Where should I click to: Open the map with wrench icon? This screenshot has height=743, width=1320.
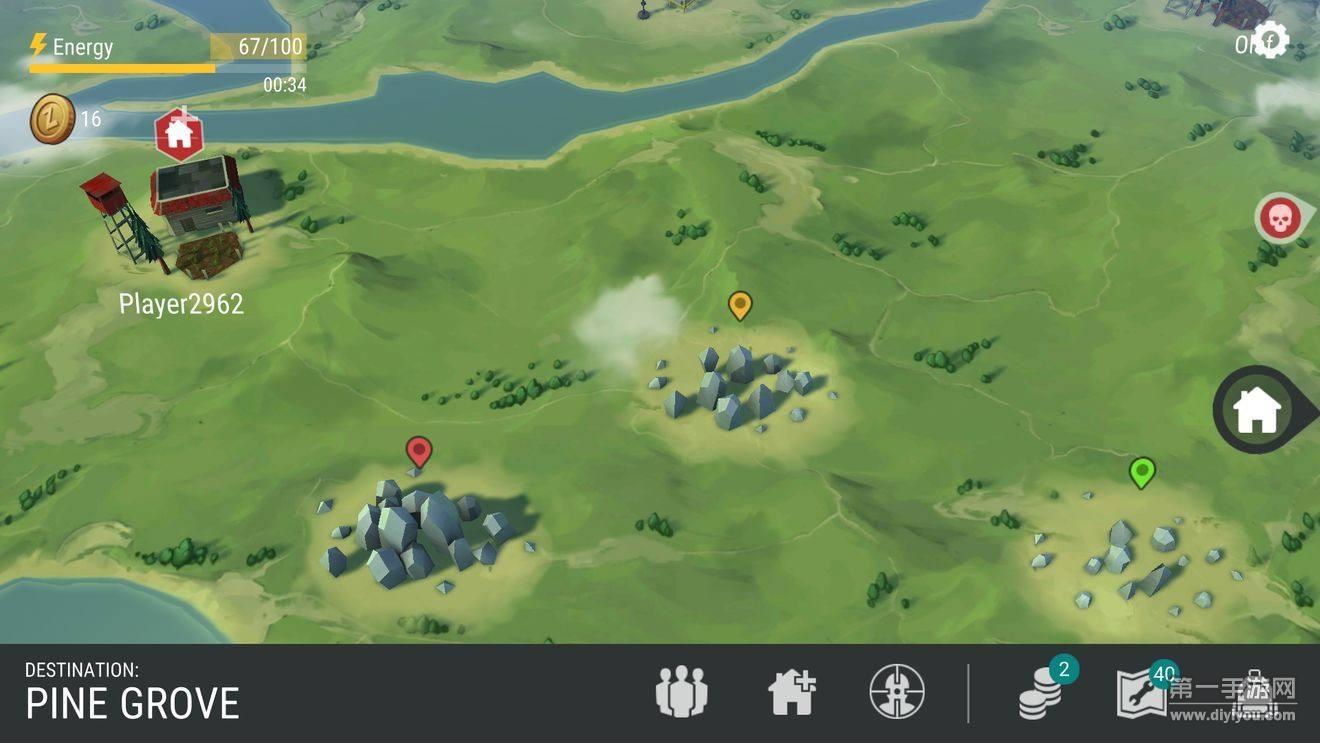[x=1142, y=692]
